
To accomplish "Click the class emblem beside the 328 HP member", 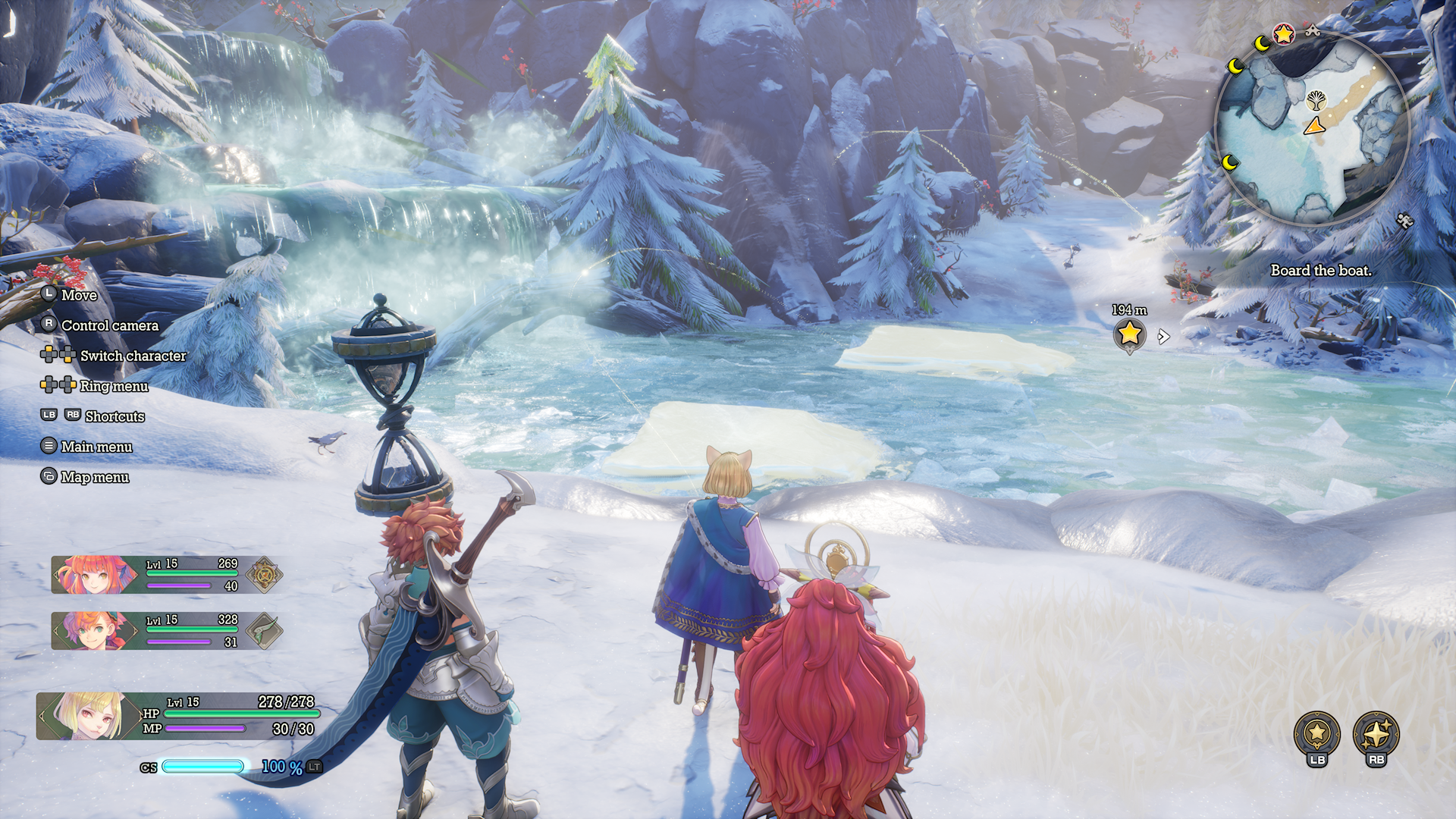I will [x=265, y=631].
